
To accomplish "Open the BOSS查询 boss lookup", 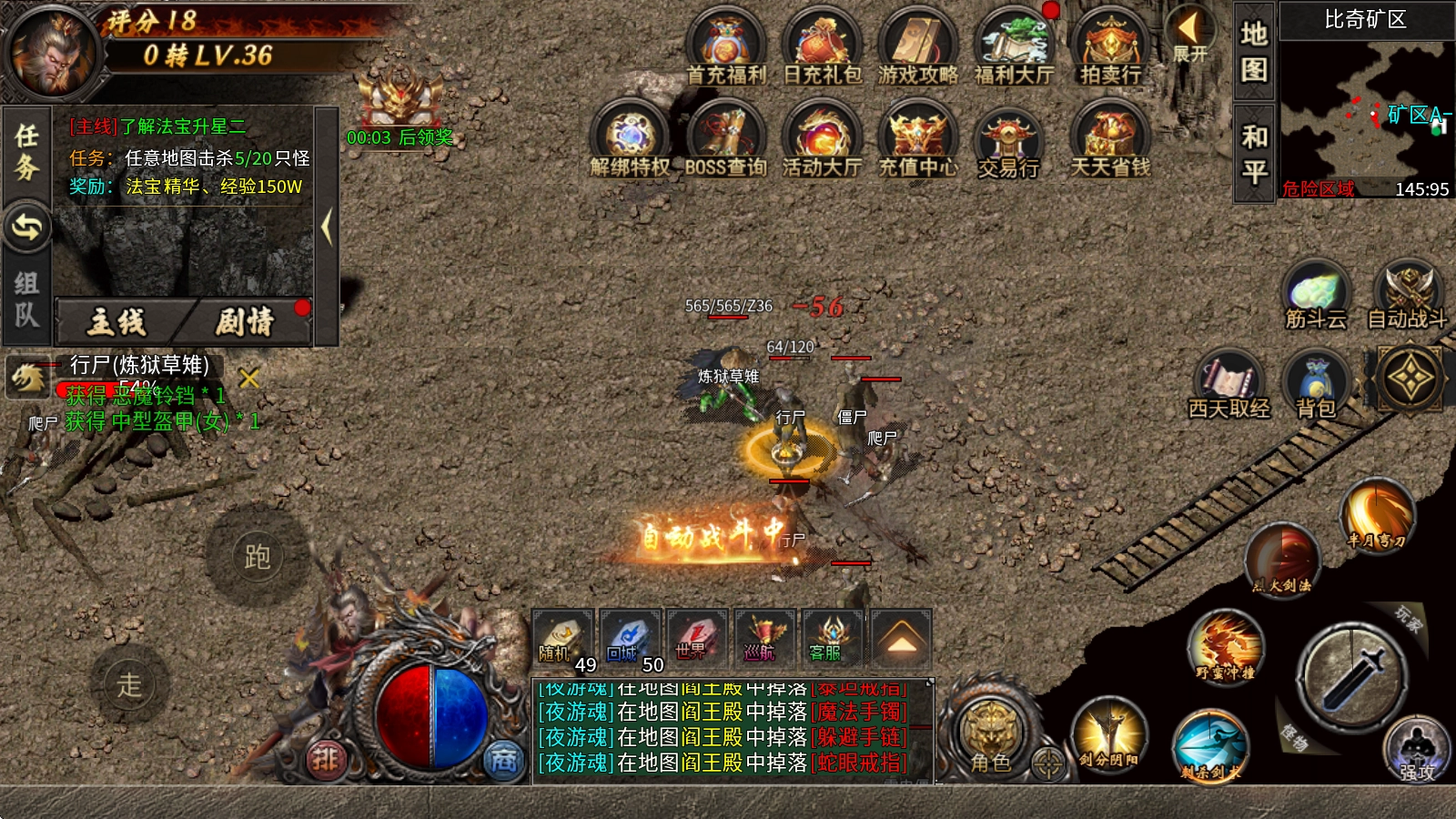I will [725, 139].
